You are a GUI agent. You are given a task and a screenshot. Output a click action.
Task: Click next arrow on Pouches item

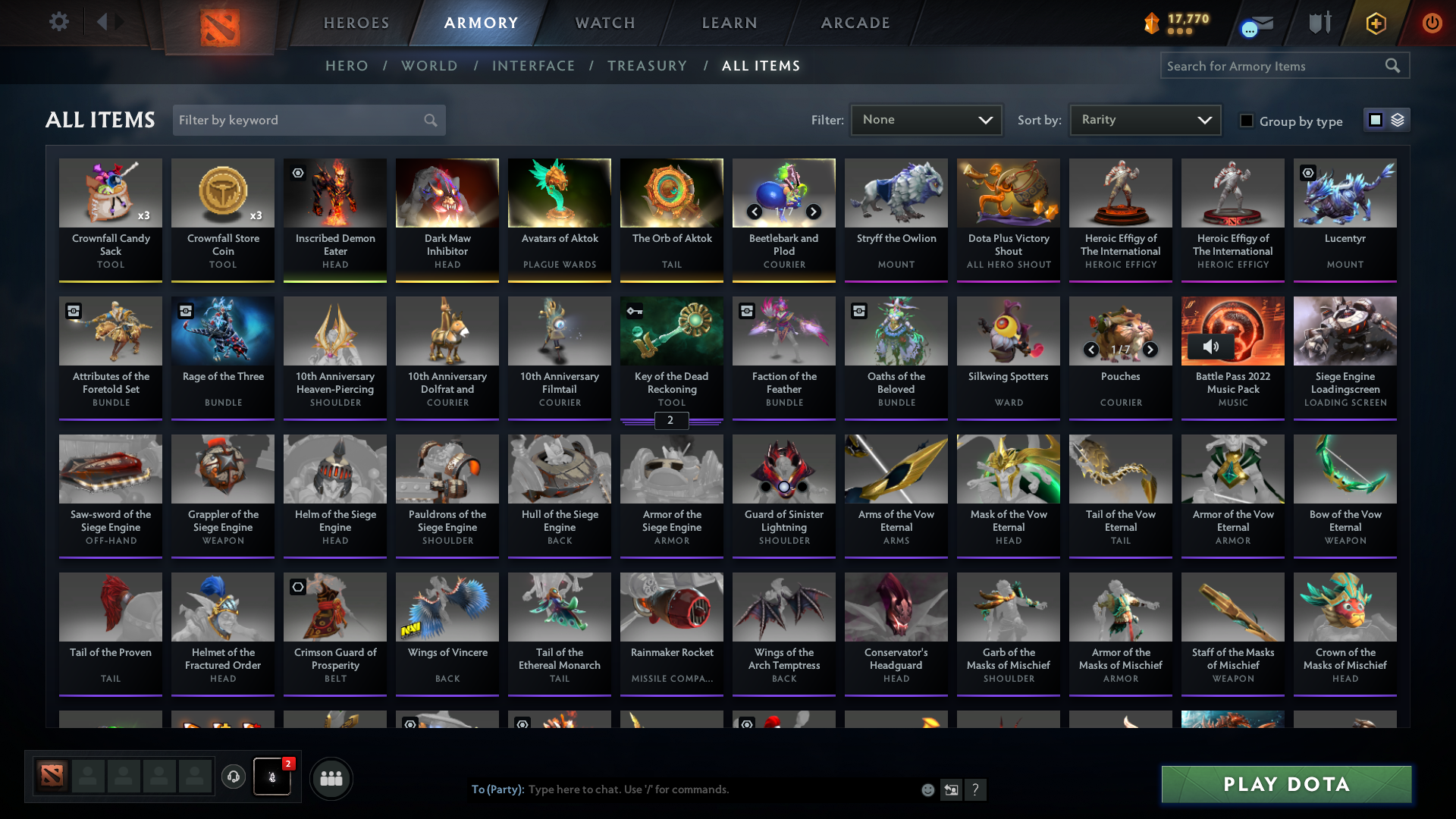pos(1150,350)
